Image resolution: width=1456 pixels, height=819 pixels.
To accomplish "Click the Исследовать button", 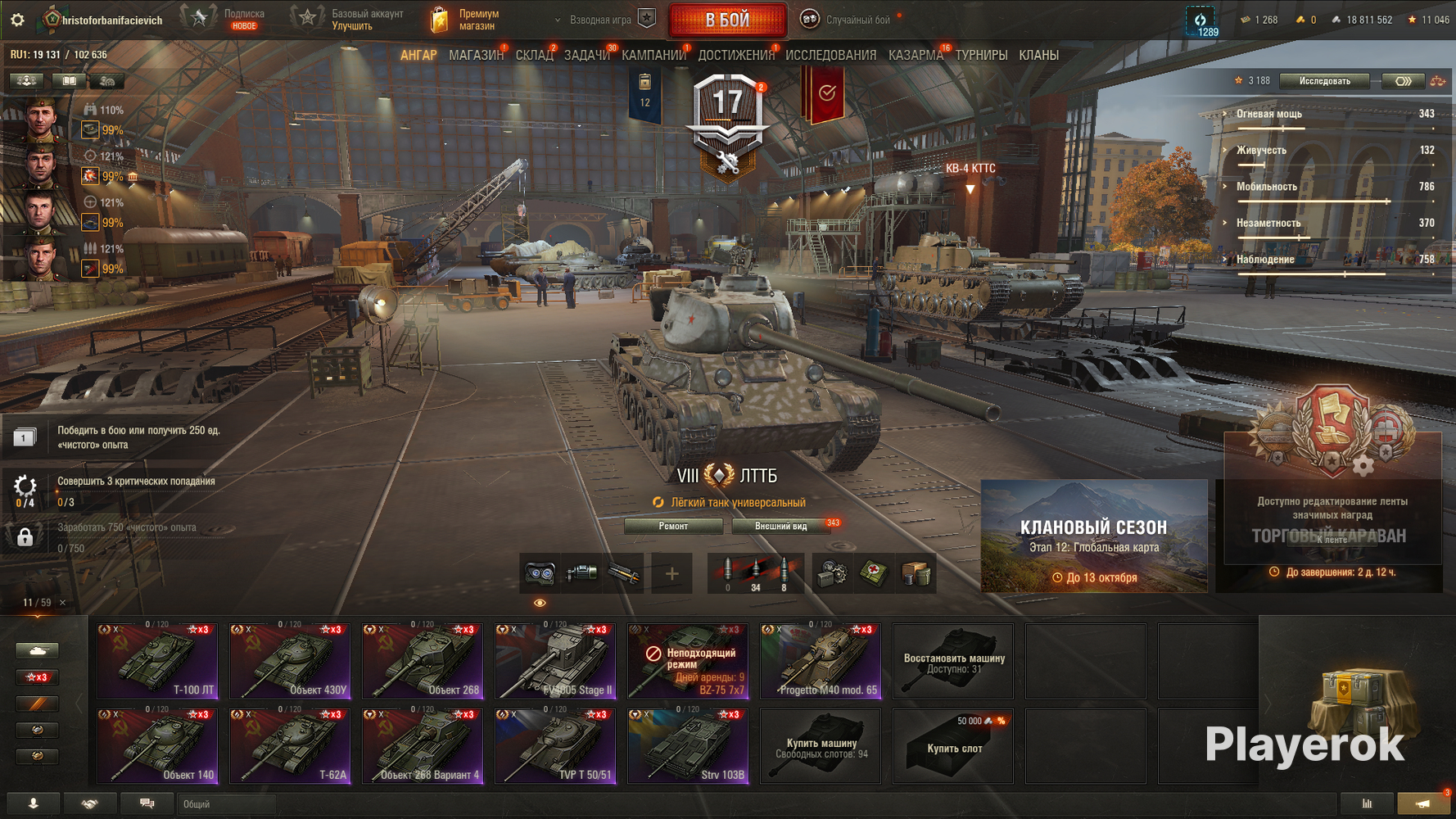I will pyautogui.click(x=1324, y=81).
